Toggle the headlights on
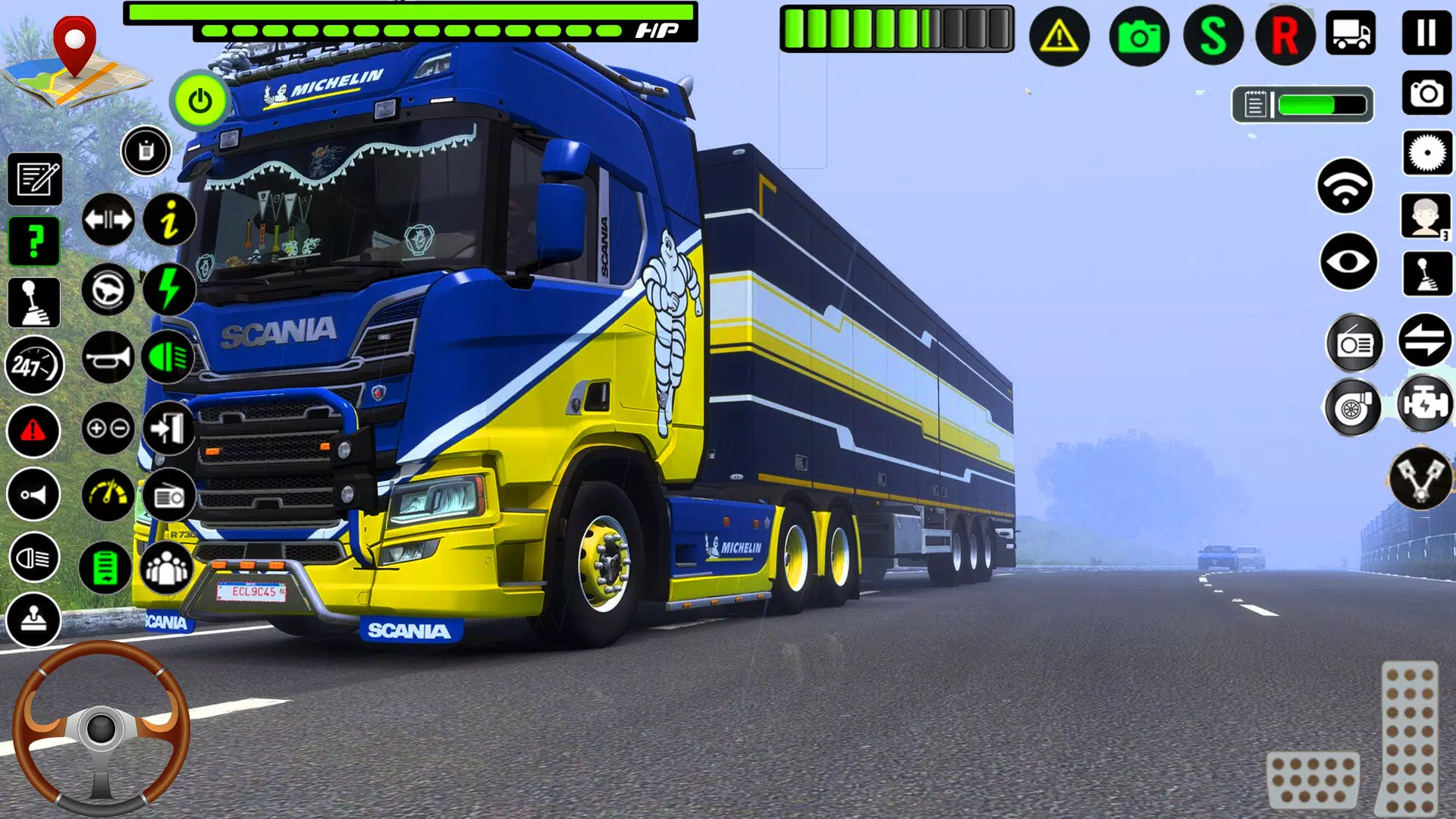 pyautogui.click(x=168, y=356)
